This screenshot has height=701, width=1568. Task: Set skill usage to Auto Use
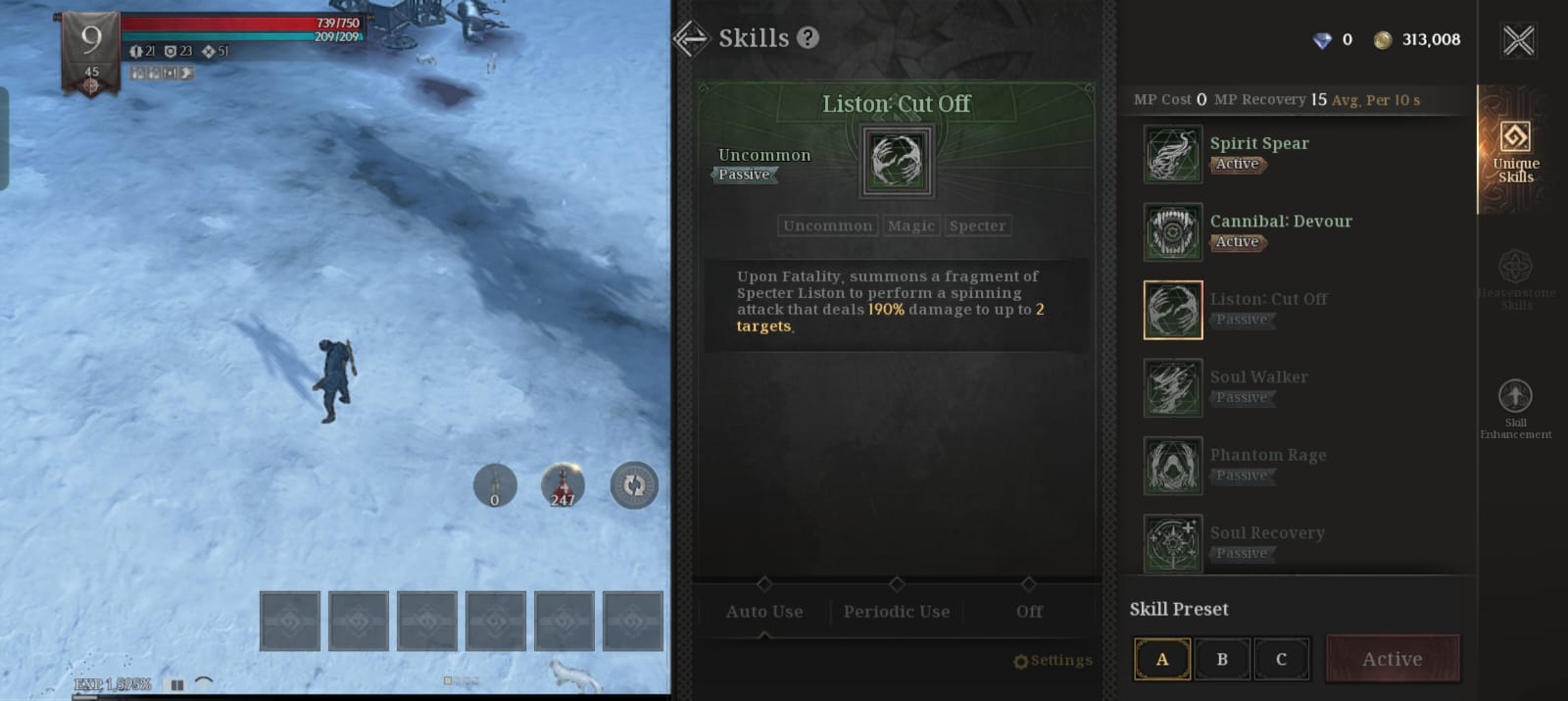[x=764, y=611]
